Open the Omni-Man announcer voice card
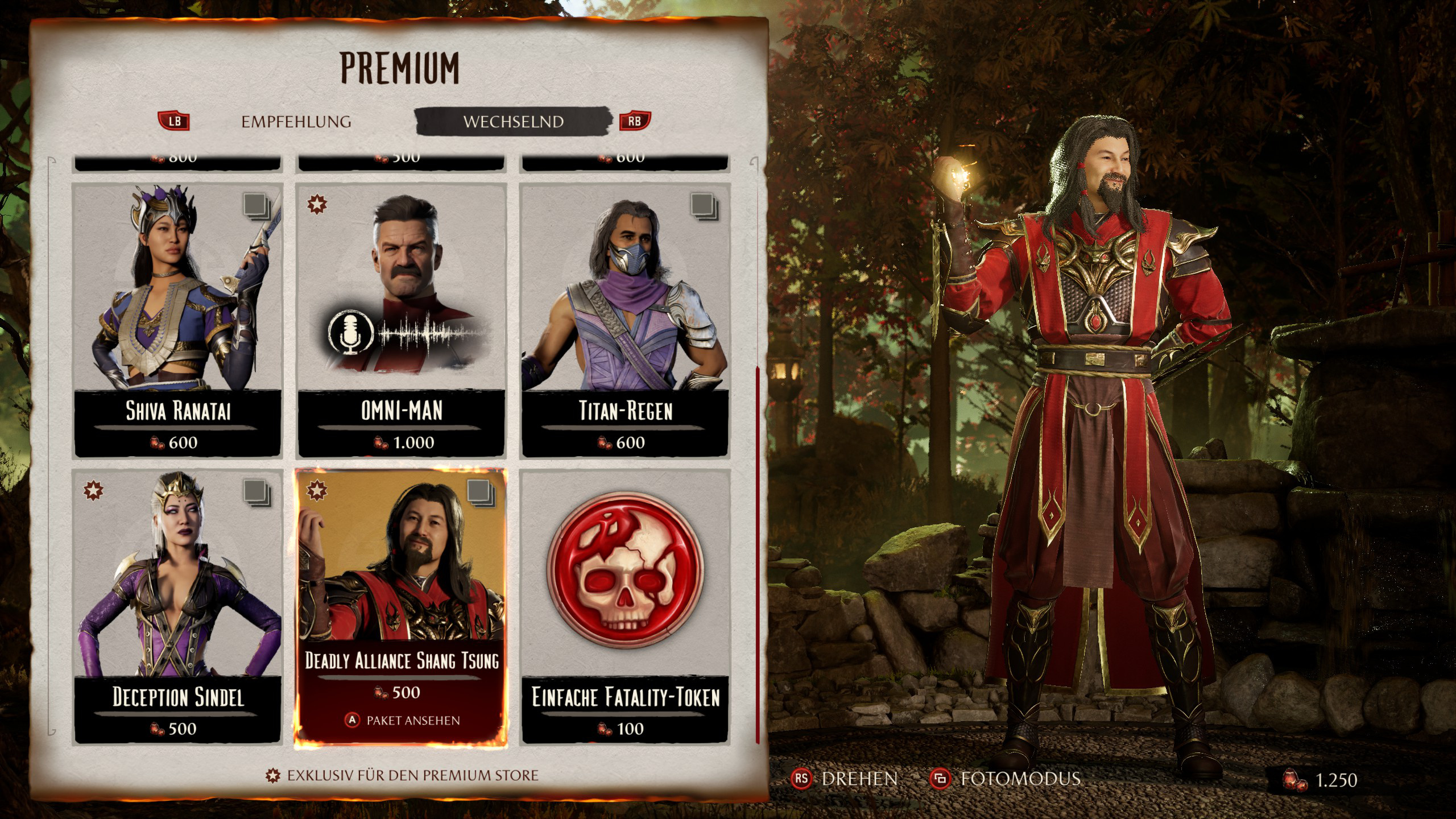 click(x=402, y=320)
